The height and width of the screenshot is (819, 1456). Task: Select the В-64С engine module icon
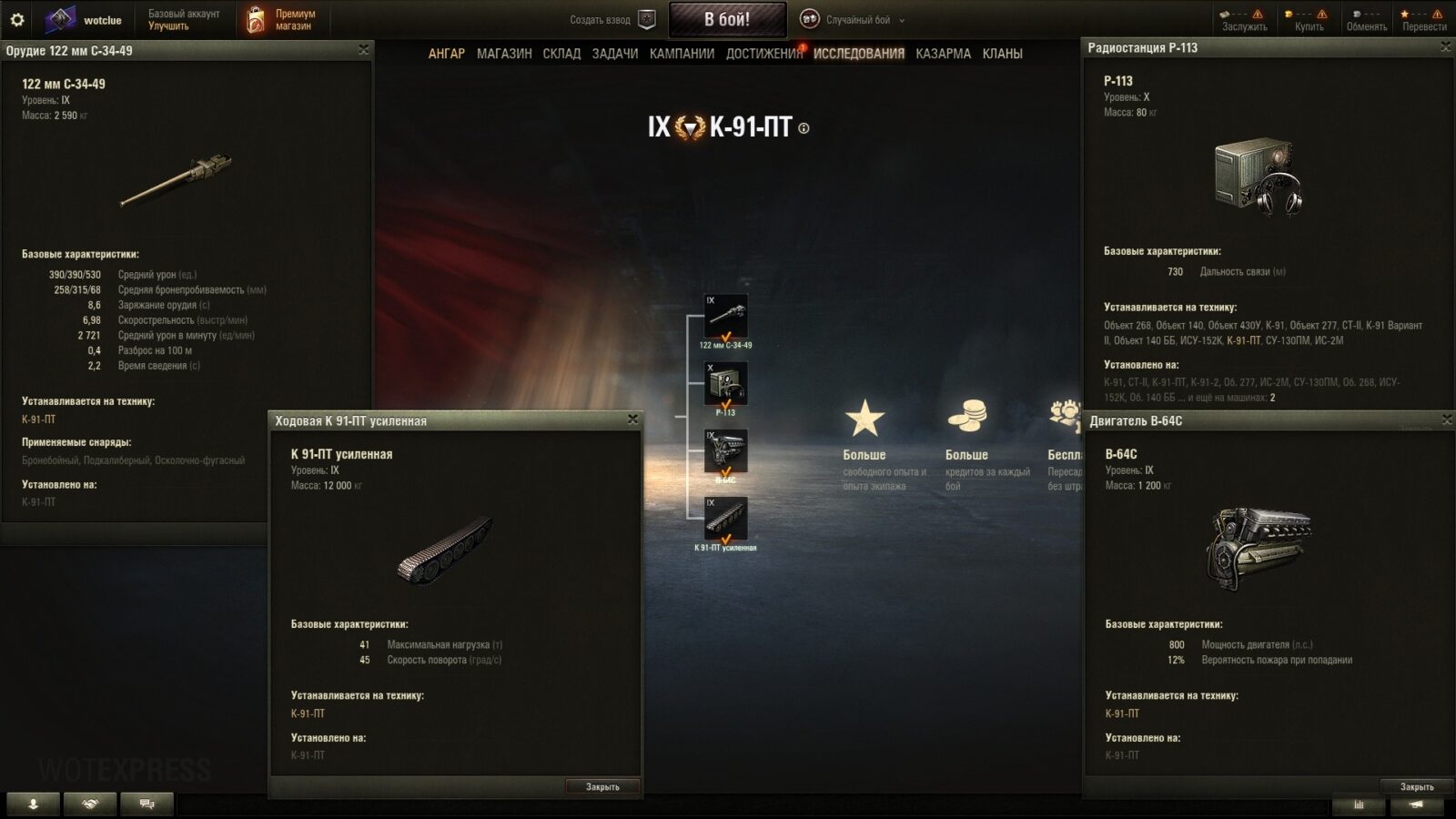click(725, 451)
